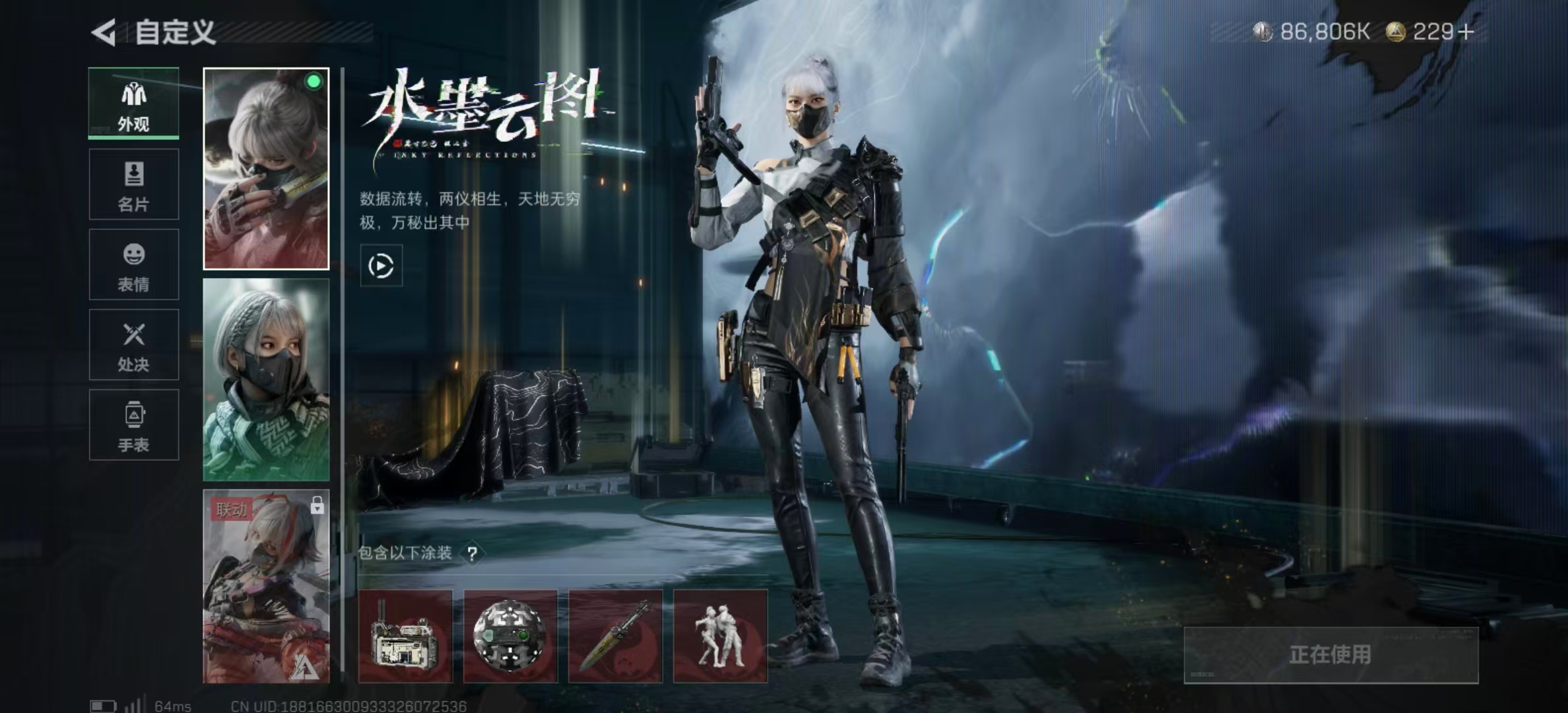Select the radio backpack item skin
The height and width of the screenshot is (713, 1568).
click(405, 636)
